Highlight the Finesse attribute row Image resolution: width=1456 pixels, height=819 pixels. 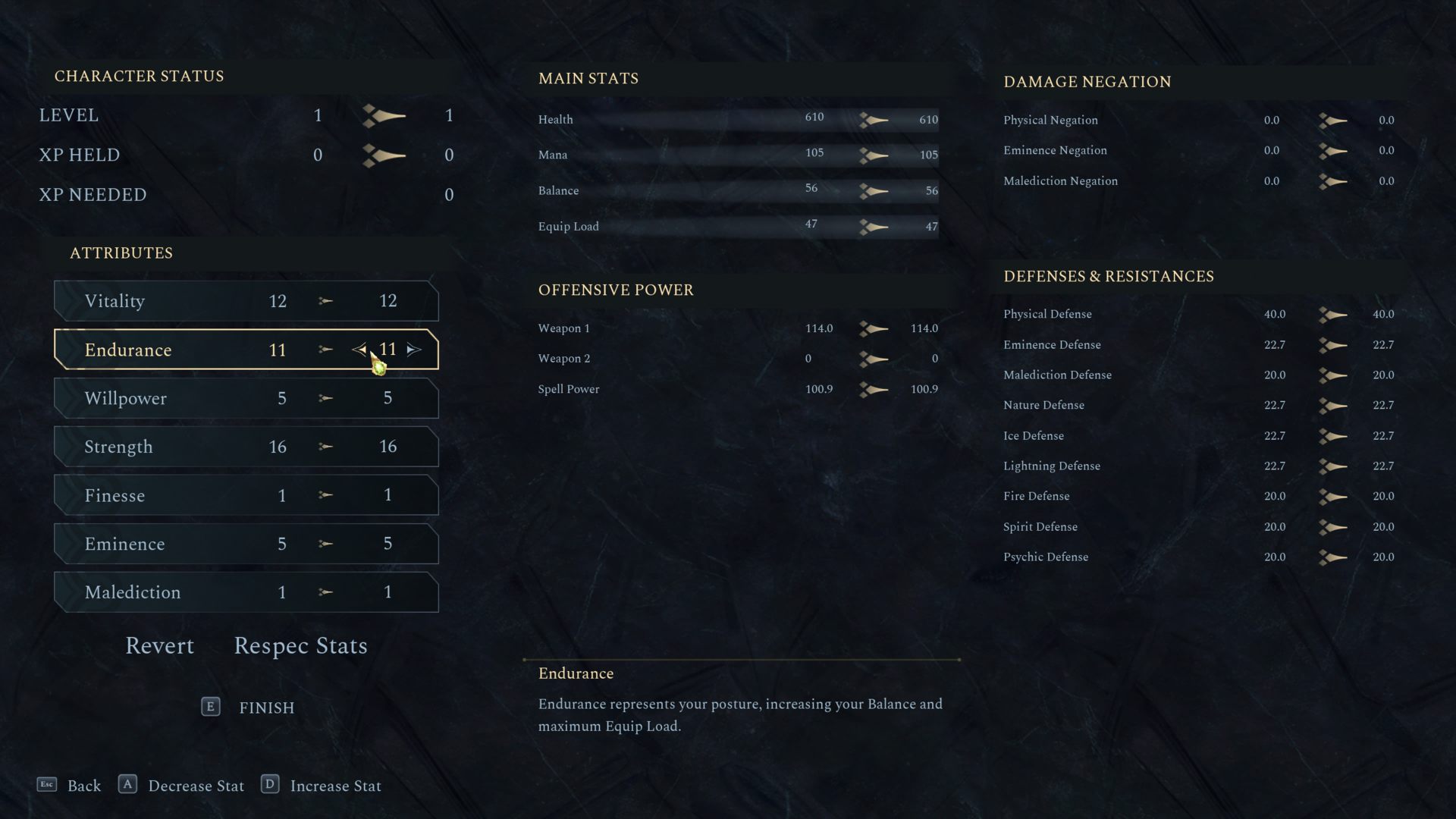tap(246, 495)
